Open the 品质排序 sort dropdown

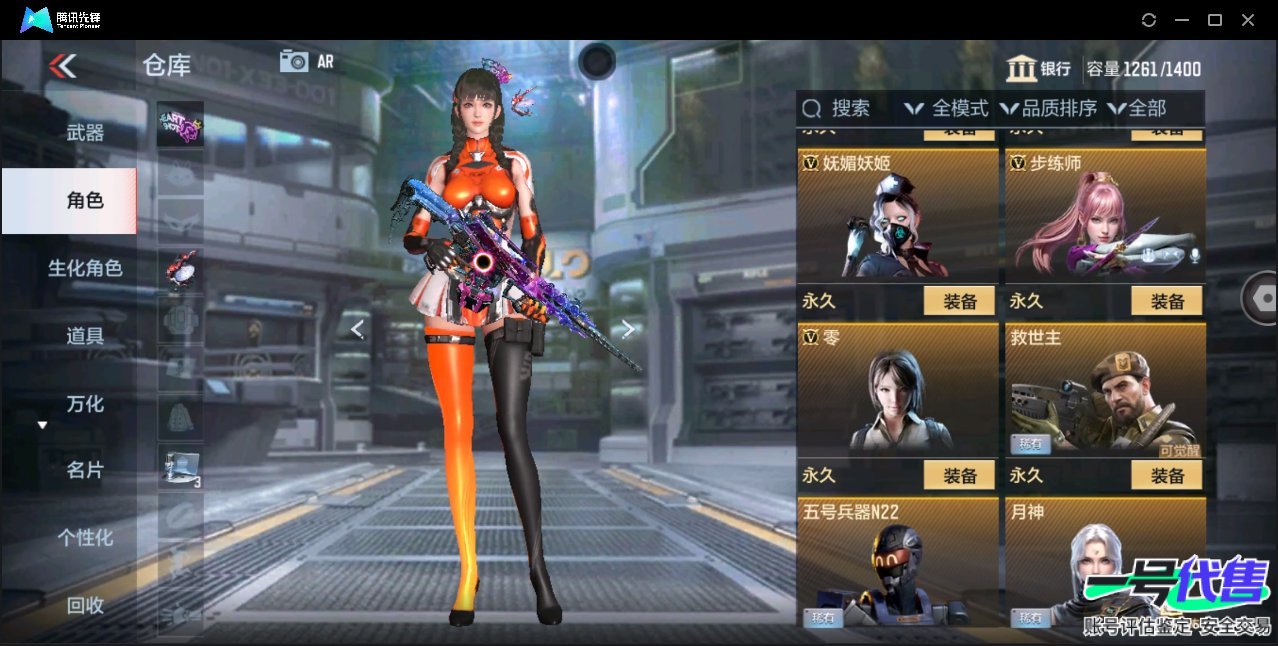[1049, 108]
